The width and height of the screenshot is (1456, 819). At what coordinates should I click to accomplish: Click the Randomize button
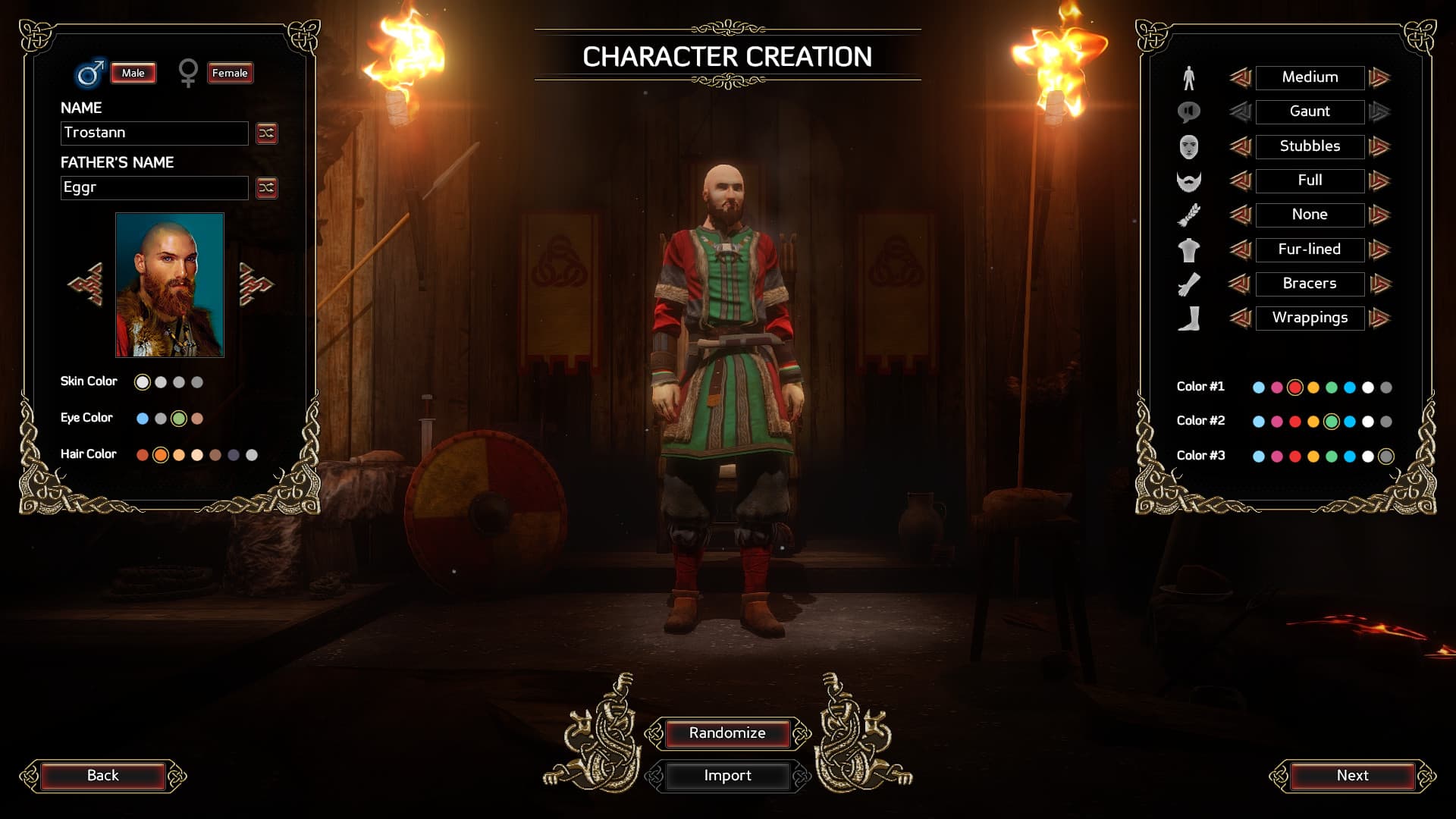tap(727, 733)
